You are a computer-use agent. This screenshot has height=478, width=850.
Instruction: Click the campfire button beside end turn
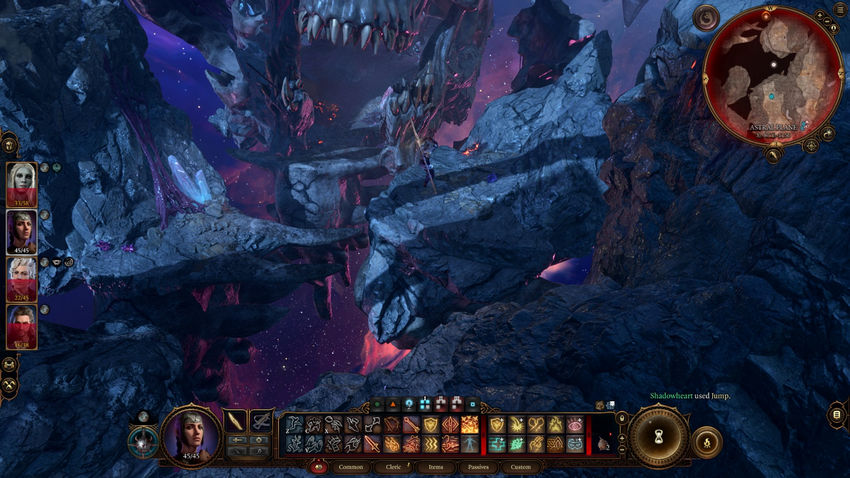point(707,441)
